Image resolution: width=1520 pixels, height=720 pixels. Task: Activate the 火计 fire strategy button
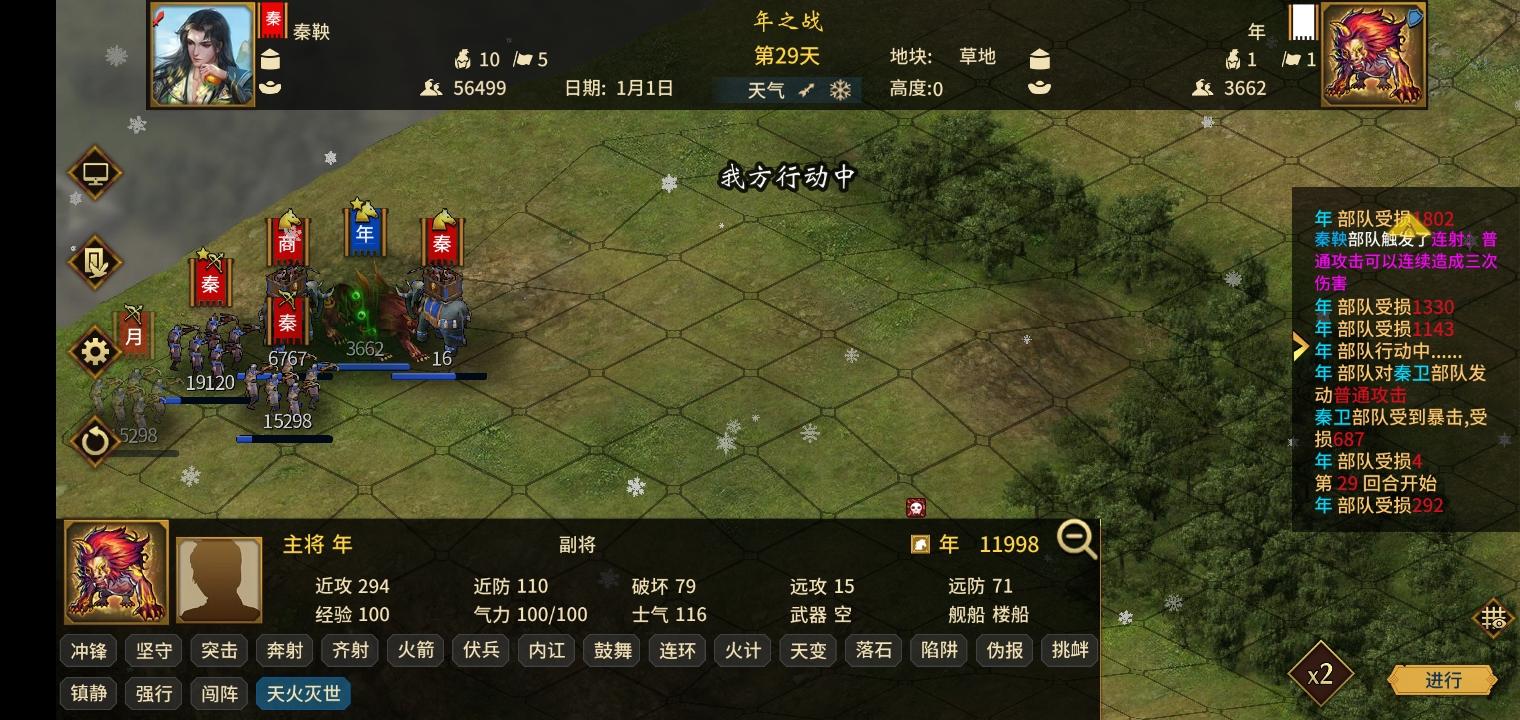coord(742,650)
